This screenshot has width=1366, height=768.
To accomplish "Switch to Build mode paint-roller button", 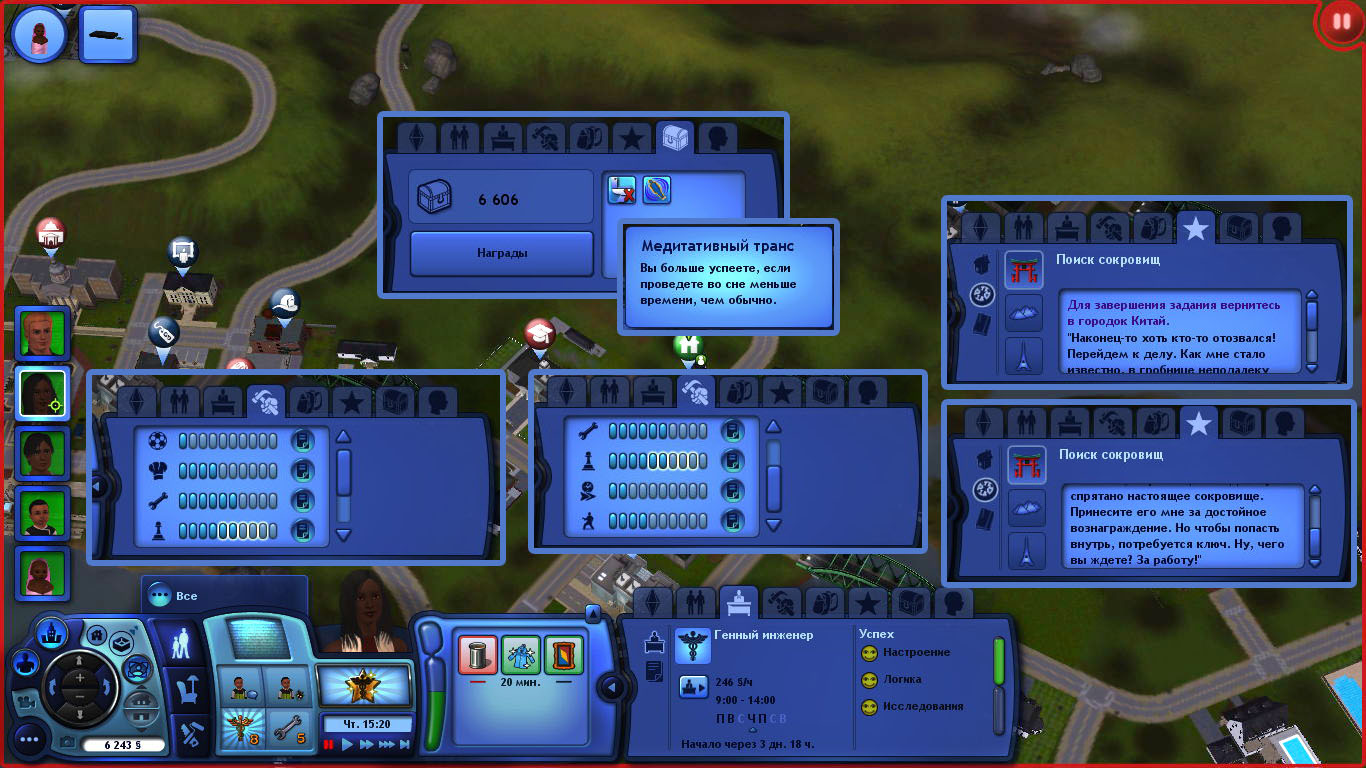I will [x=187, y=736].
